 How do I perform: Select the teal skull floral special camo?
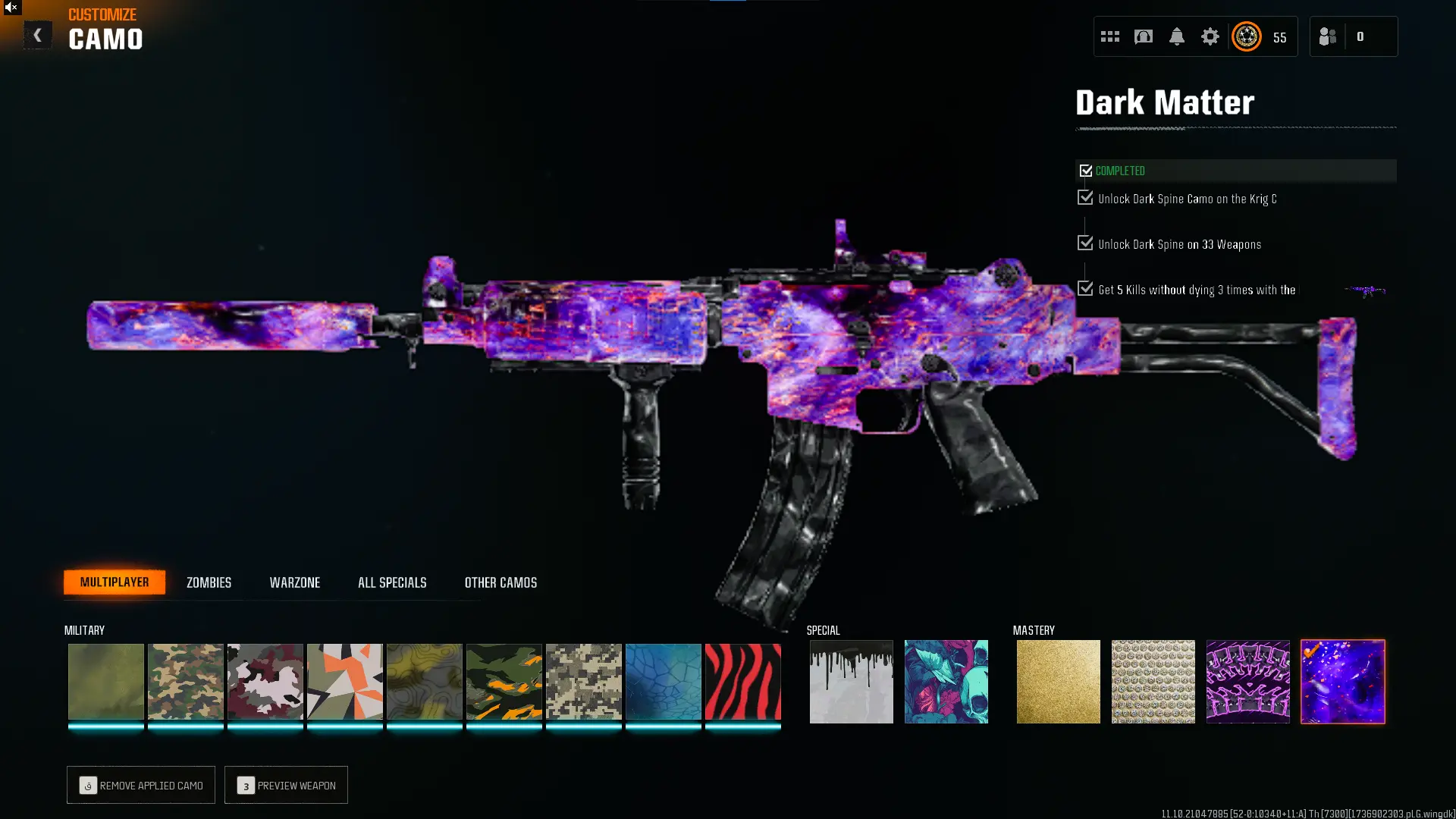click(946, 682)
